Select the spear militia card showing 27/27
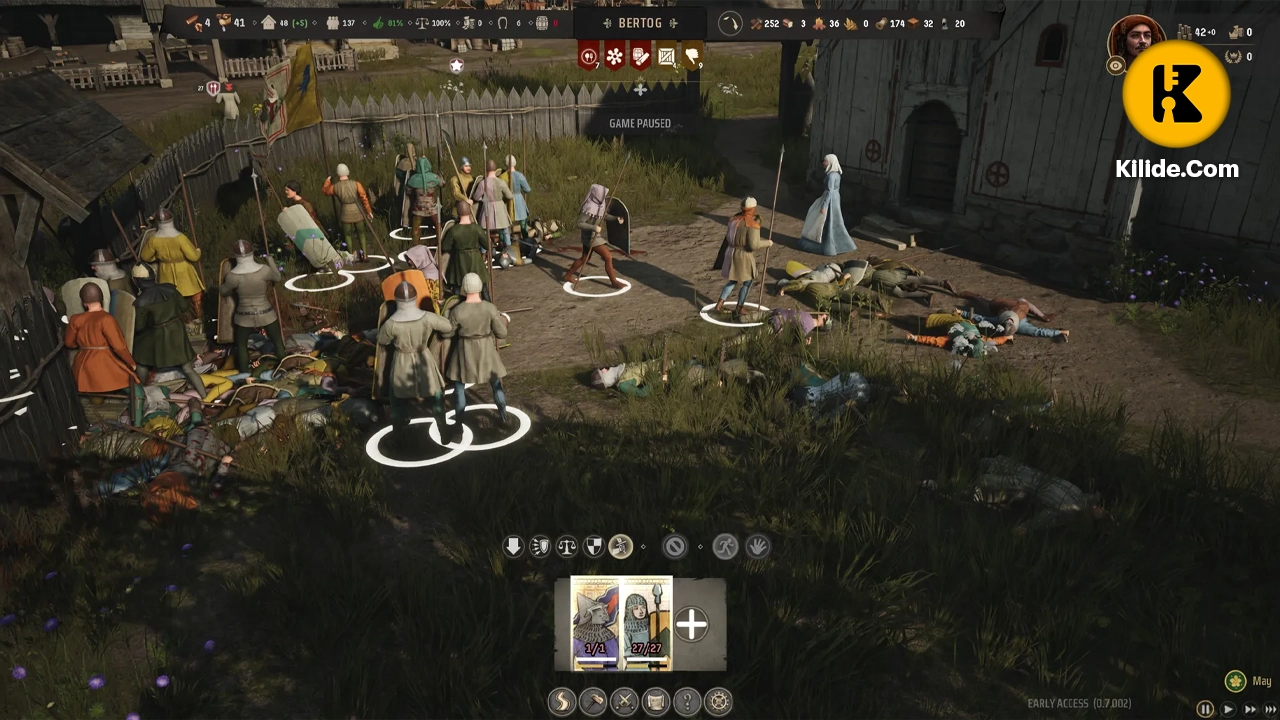 647,623
